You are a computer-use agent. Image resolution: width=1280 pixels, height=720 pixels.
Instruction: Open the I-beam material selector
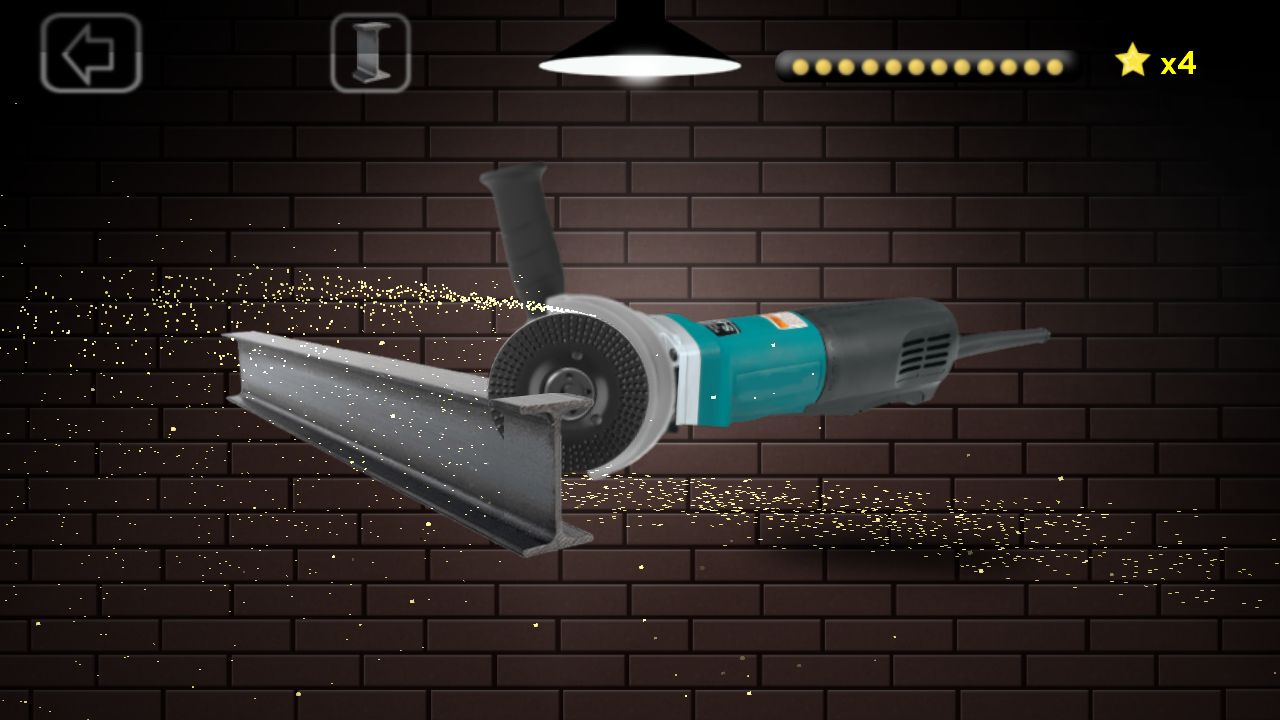pos(371,54)
